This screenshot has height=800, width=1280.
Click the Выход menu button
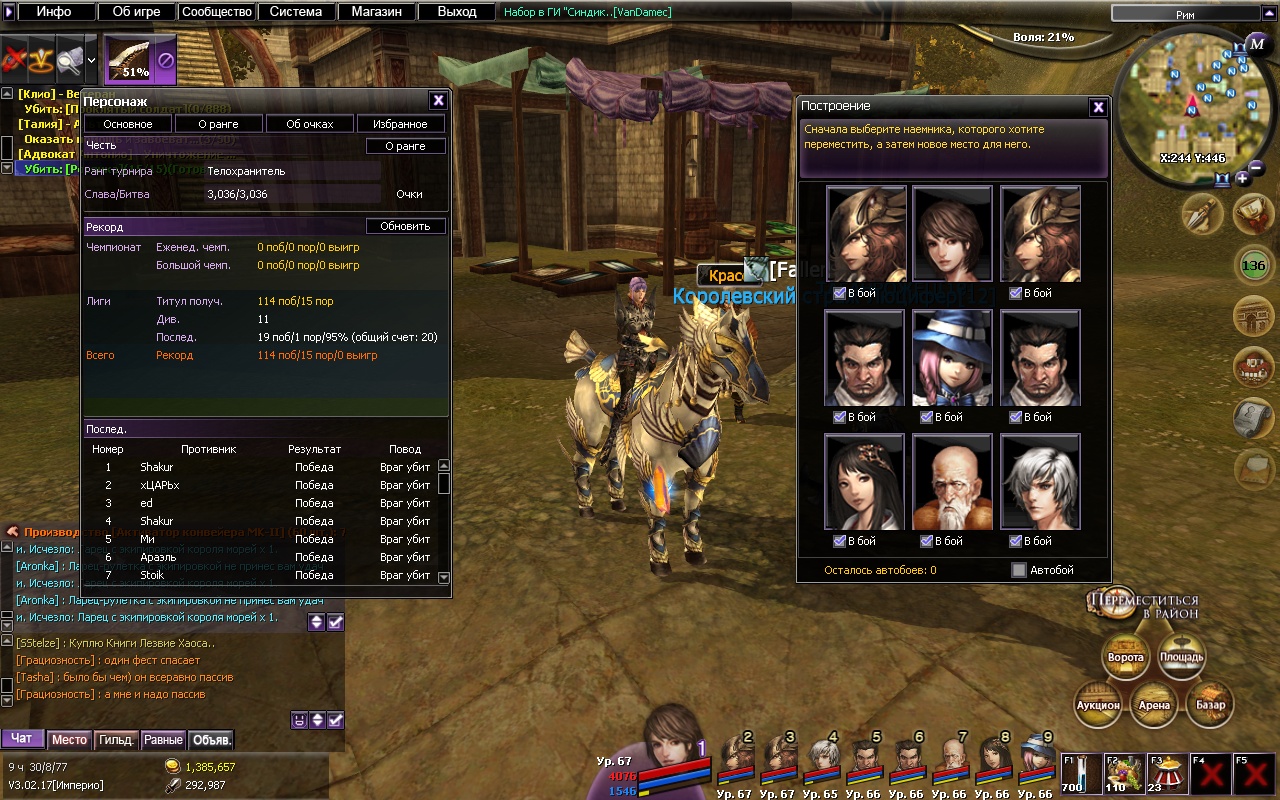[456, 12]
